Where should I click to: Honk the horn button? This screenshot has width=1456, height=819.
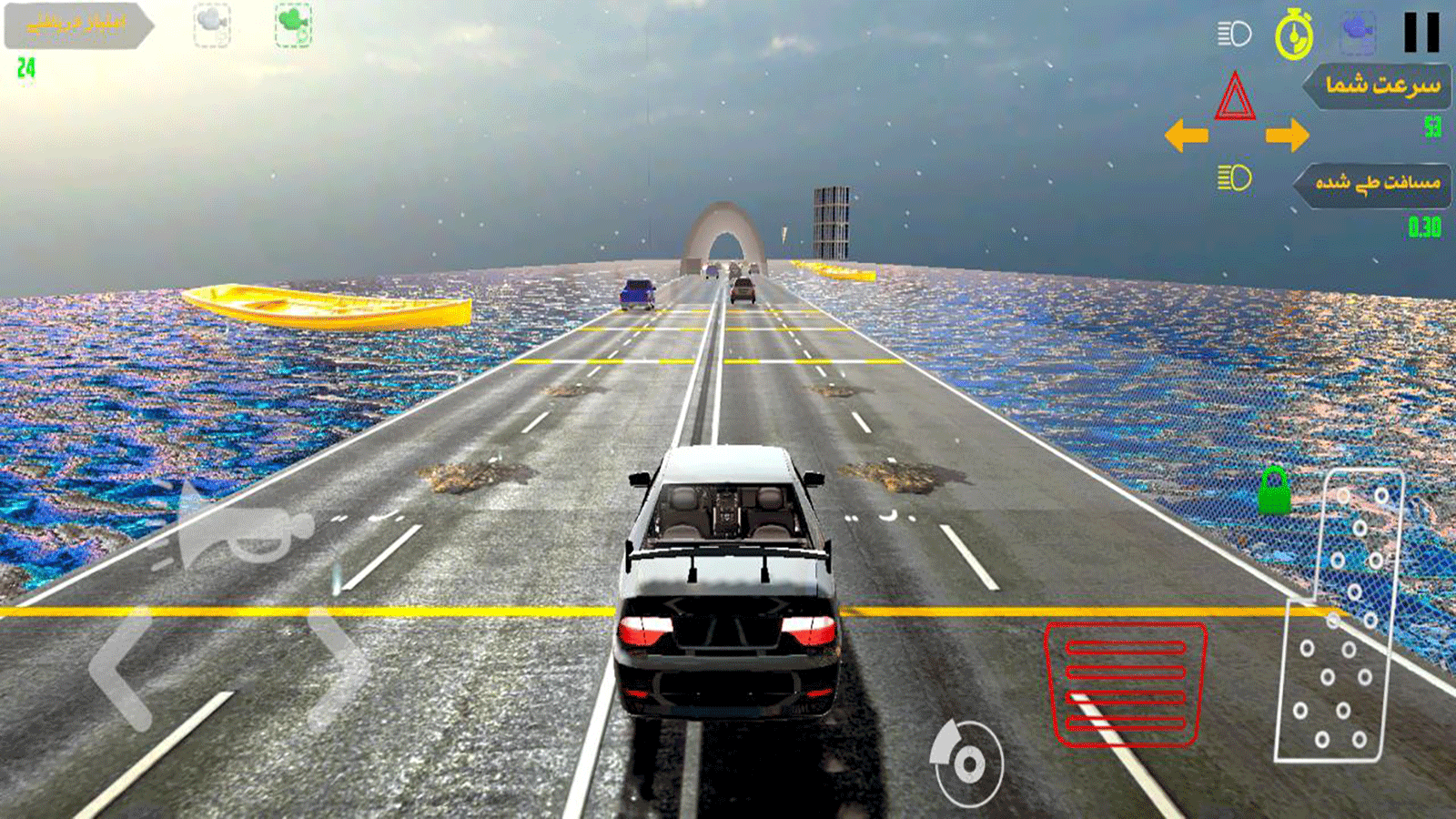(x=238, y=533)
